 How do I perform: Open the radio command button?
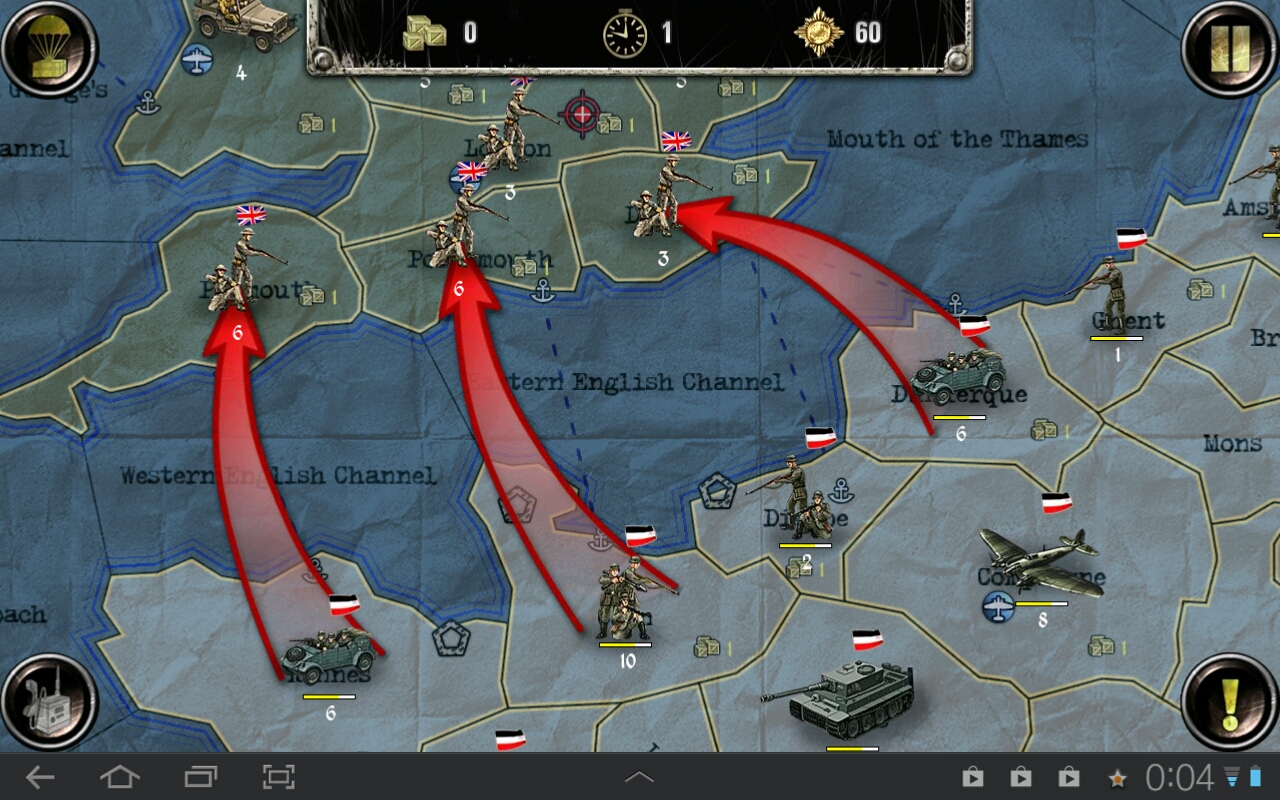click(x=49, y=702)
